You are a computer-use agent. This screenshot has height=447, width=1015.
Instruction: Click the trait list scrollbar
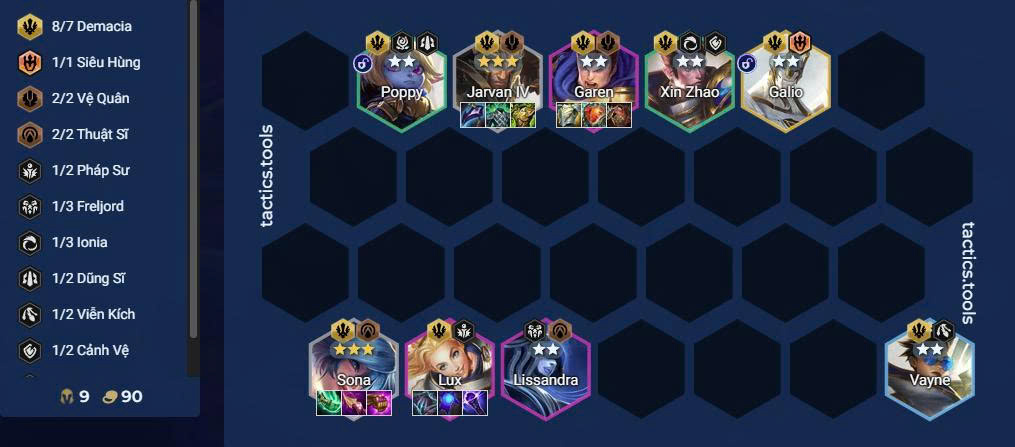point(193,180)
